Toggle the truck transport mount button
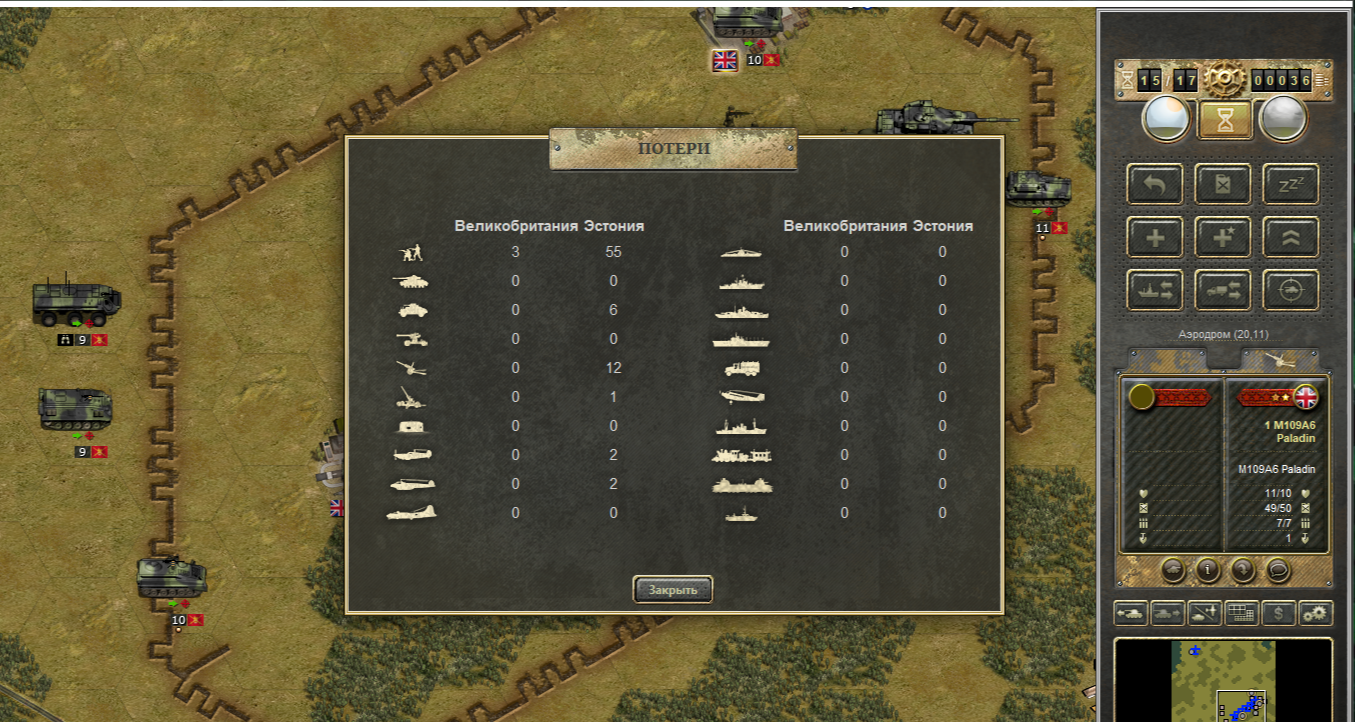 (1222, 290)
